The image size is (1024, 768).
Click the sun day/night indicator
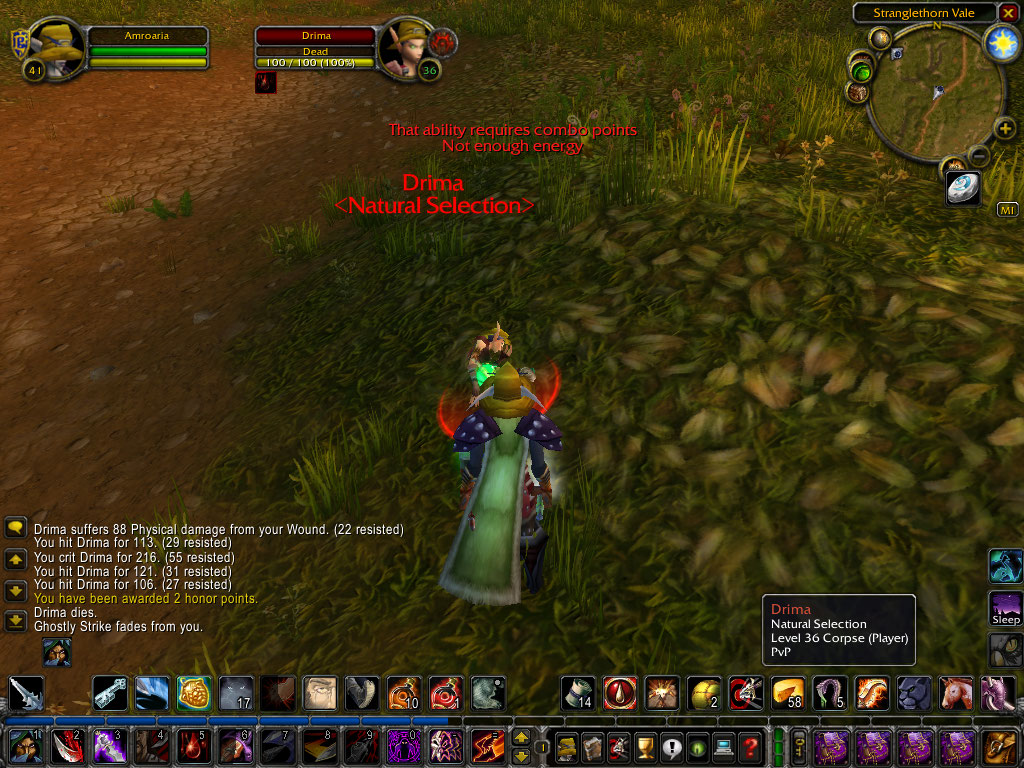click(x=1001, y=41)
